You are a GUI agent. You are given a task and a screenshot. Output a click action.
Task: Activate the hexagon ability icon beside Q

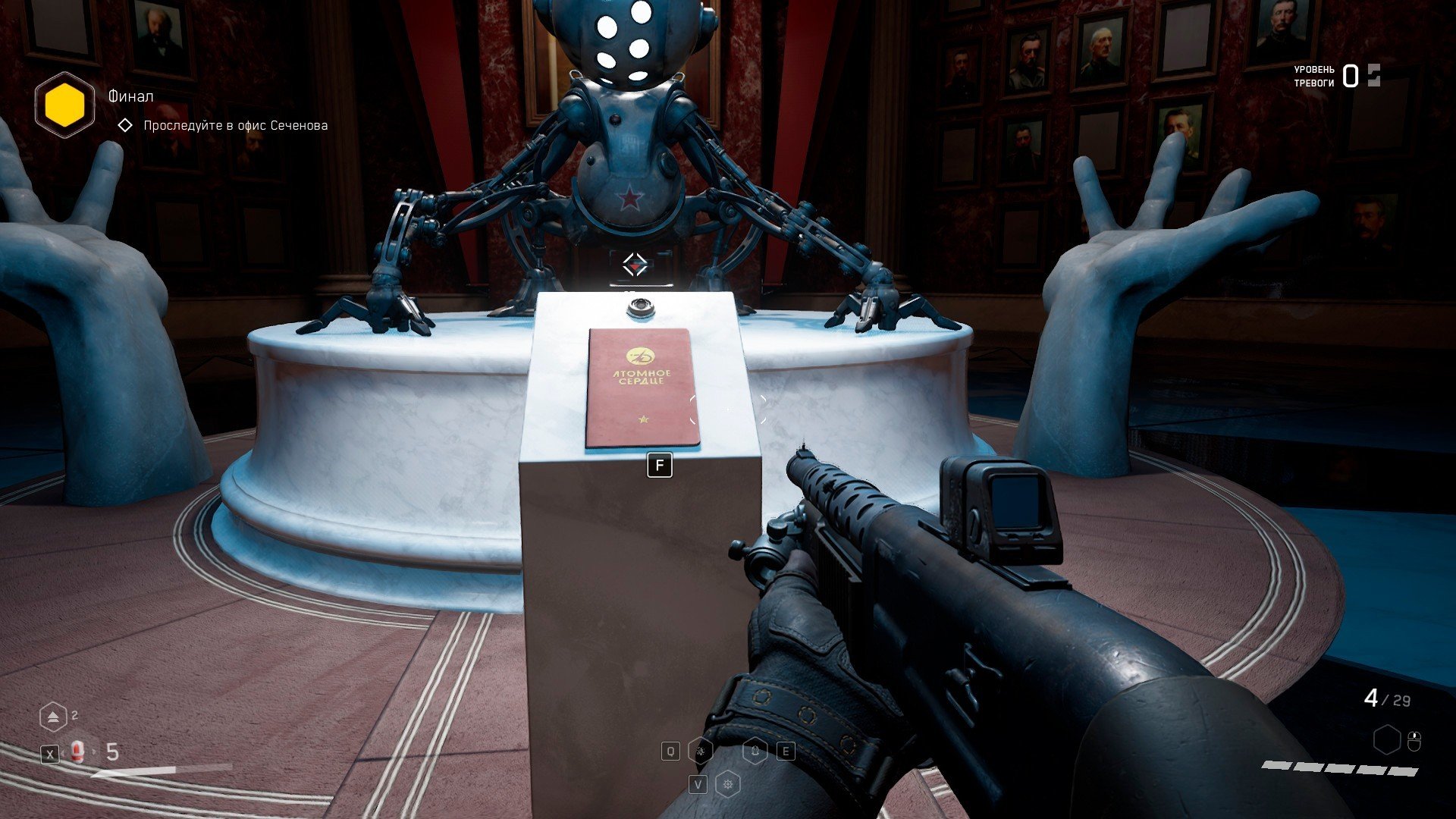point(701,752)
